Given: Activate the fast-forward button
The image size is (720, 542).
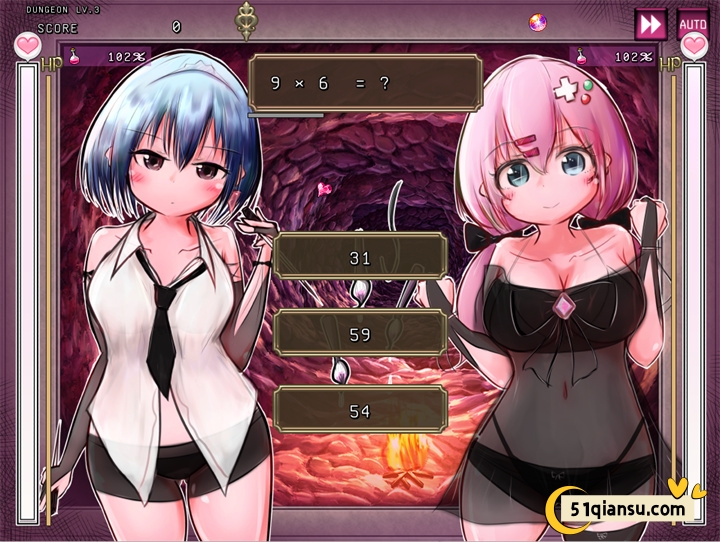Looking at the screenshot, I should [x=650, y=23].
